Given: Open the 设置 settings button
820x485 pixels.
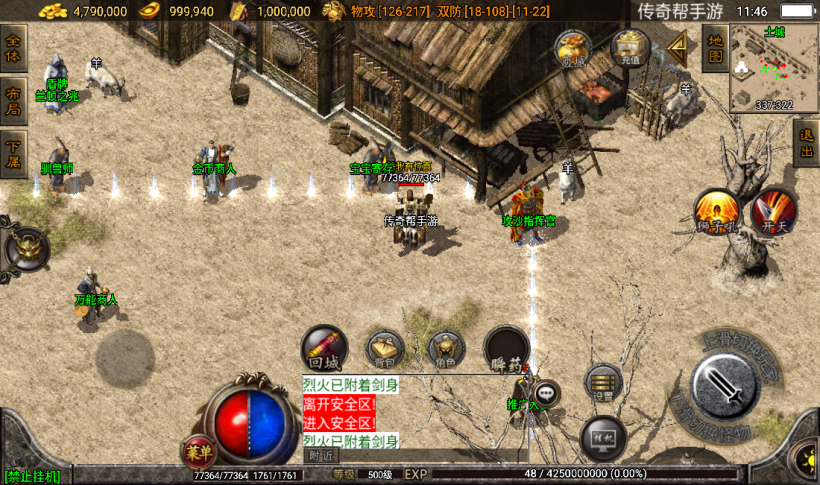Looking at the screenshot, I should coord(601,382).
